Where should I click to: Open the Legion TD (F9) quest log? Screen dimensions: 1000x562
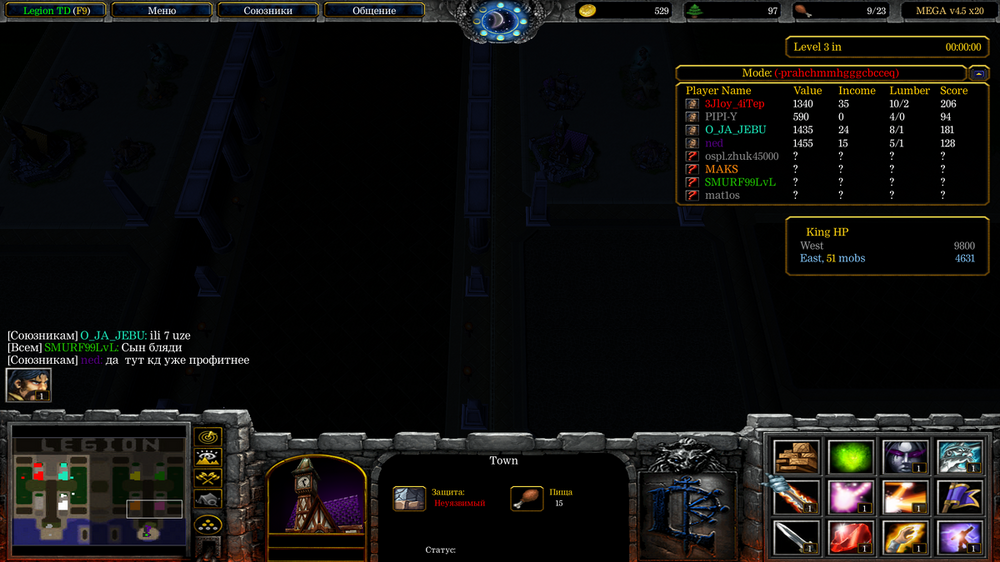pyautogui.click(x=52, y=11)
